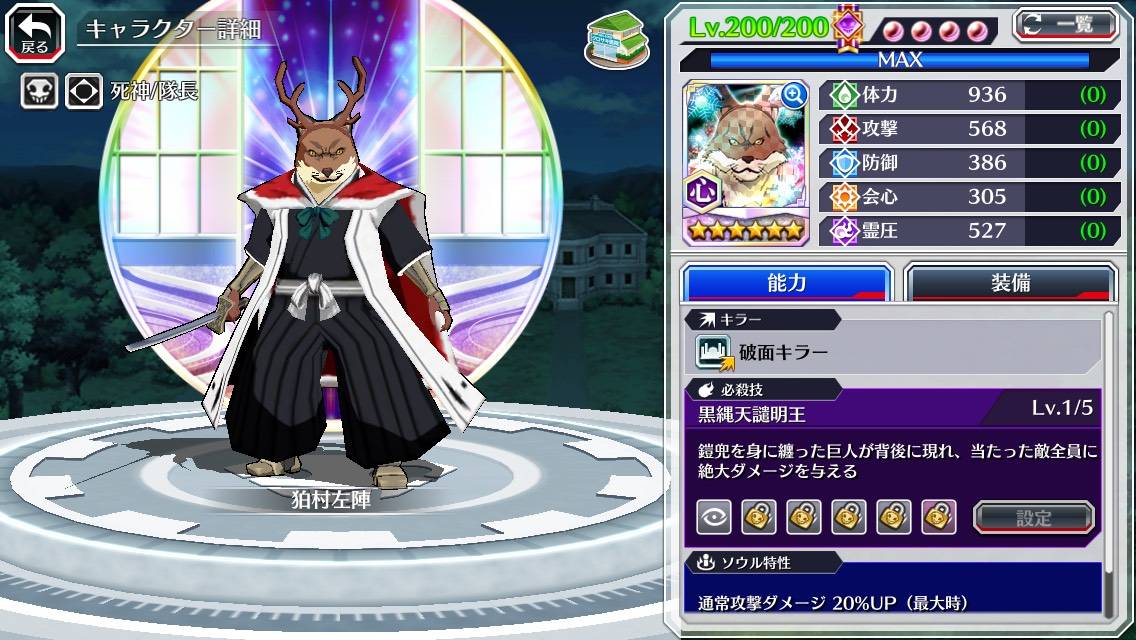The width and height of the screenshot is (1136, 640).
Task: Switch to the 能力 tab
Action: 786,283
